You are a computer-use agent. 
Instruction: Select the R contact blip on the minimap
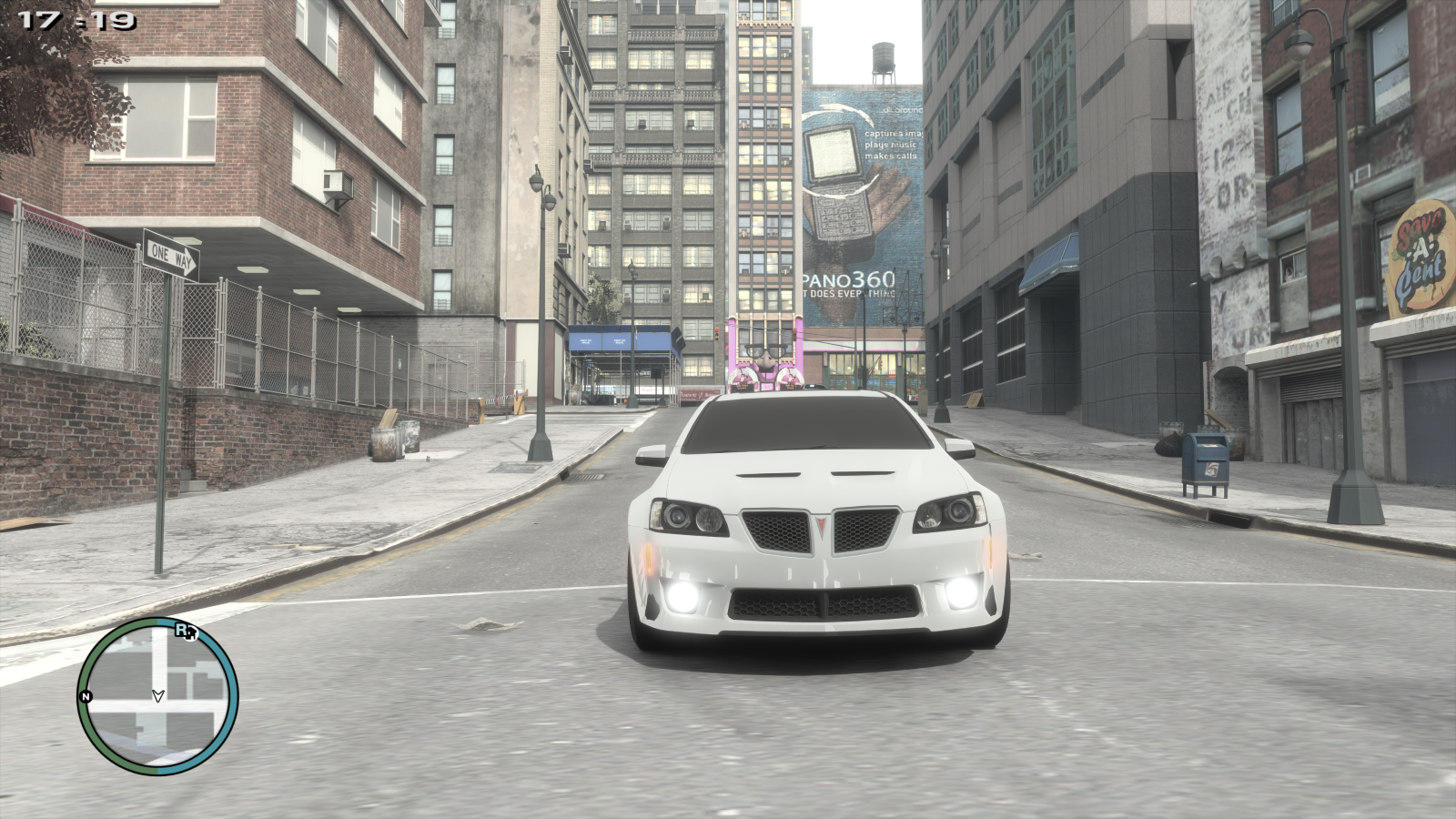point(179,628)
